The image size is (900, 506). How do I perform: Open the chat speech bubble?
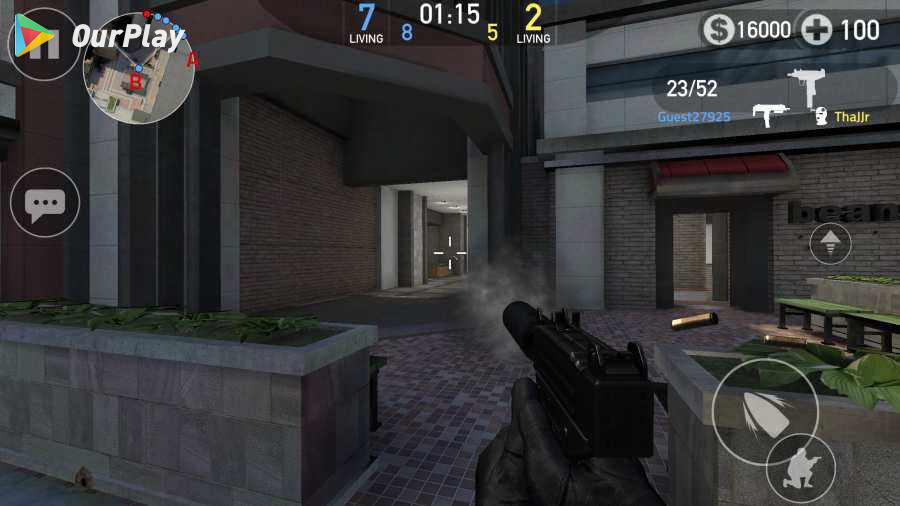[x=44, y=204]
